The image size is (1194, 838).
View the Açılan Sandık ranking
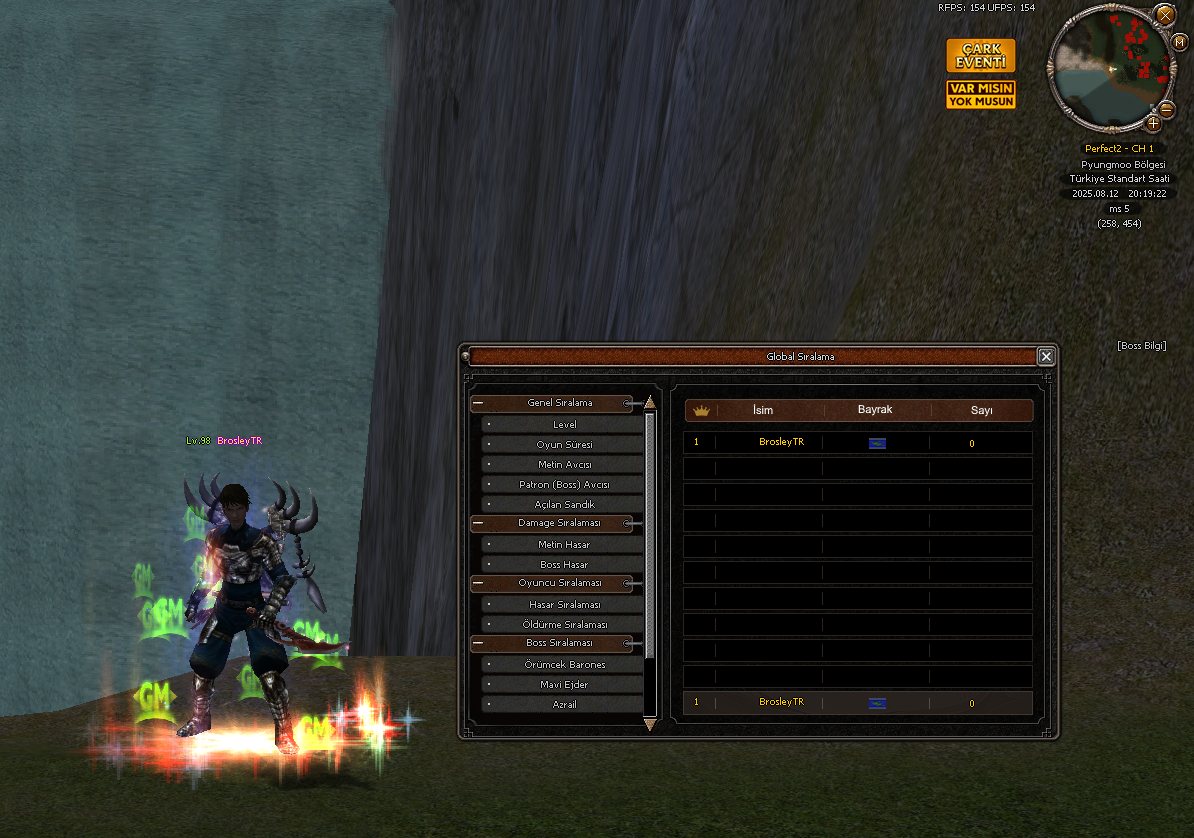[x=564, y=504]
